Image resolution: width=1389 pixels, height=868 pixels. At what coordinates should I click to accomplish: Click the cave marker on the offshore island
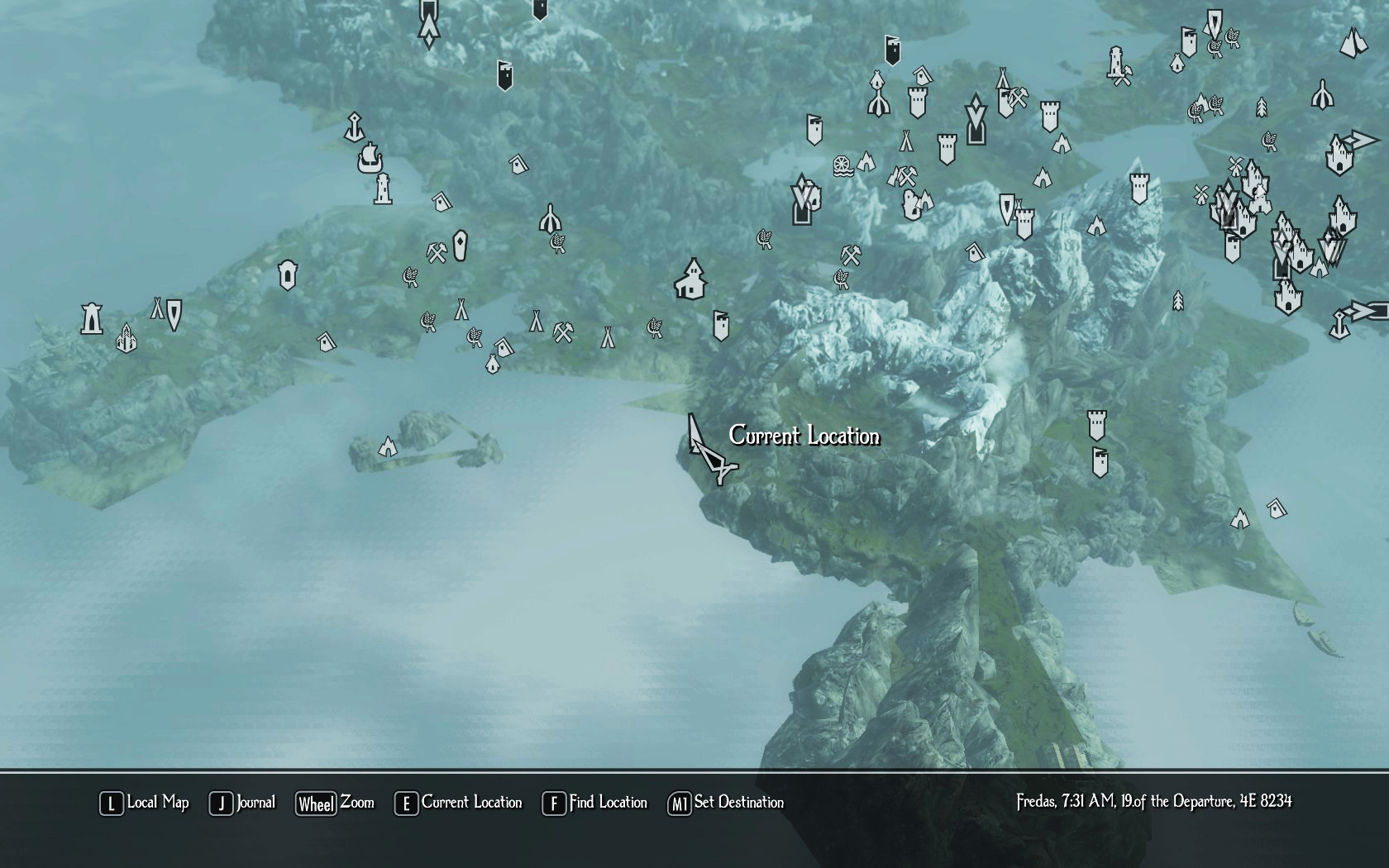pos(387,447)
